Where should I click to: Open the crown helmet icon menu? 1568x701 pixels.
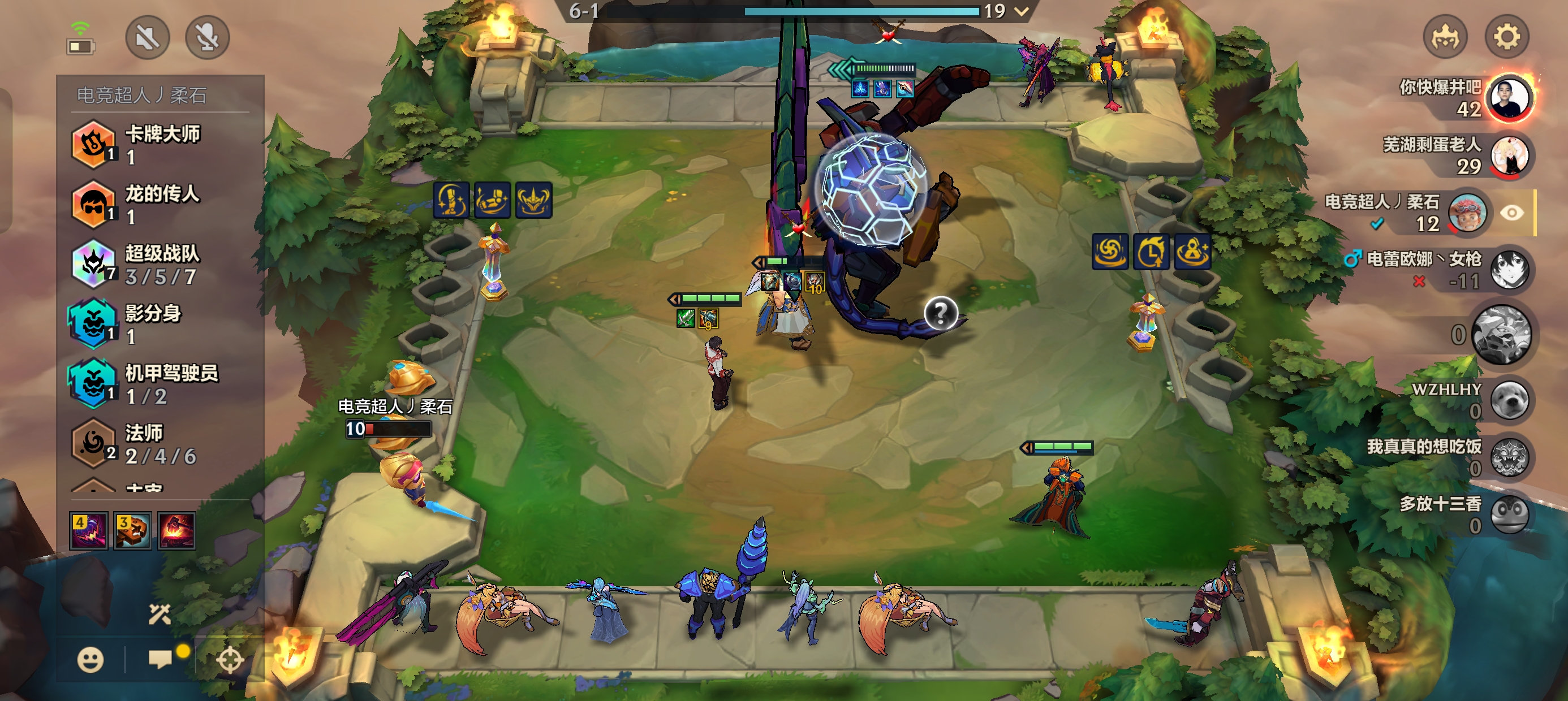(x=1445, y=37)
